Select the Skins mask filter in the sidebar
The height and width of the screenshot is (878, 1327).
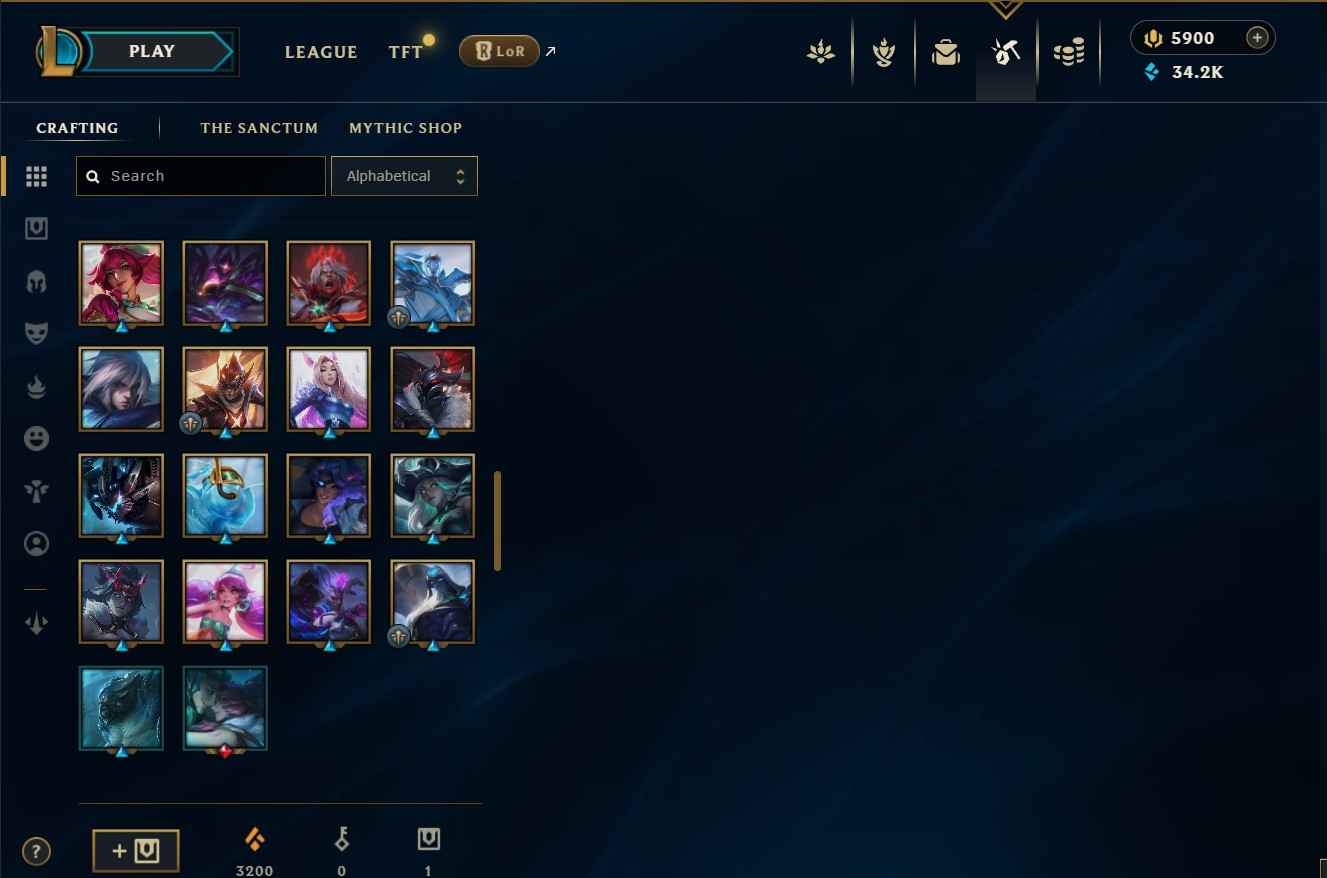(x=36, y=333)
